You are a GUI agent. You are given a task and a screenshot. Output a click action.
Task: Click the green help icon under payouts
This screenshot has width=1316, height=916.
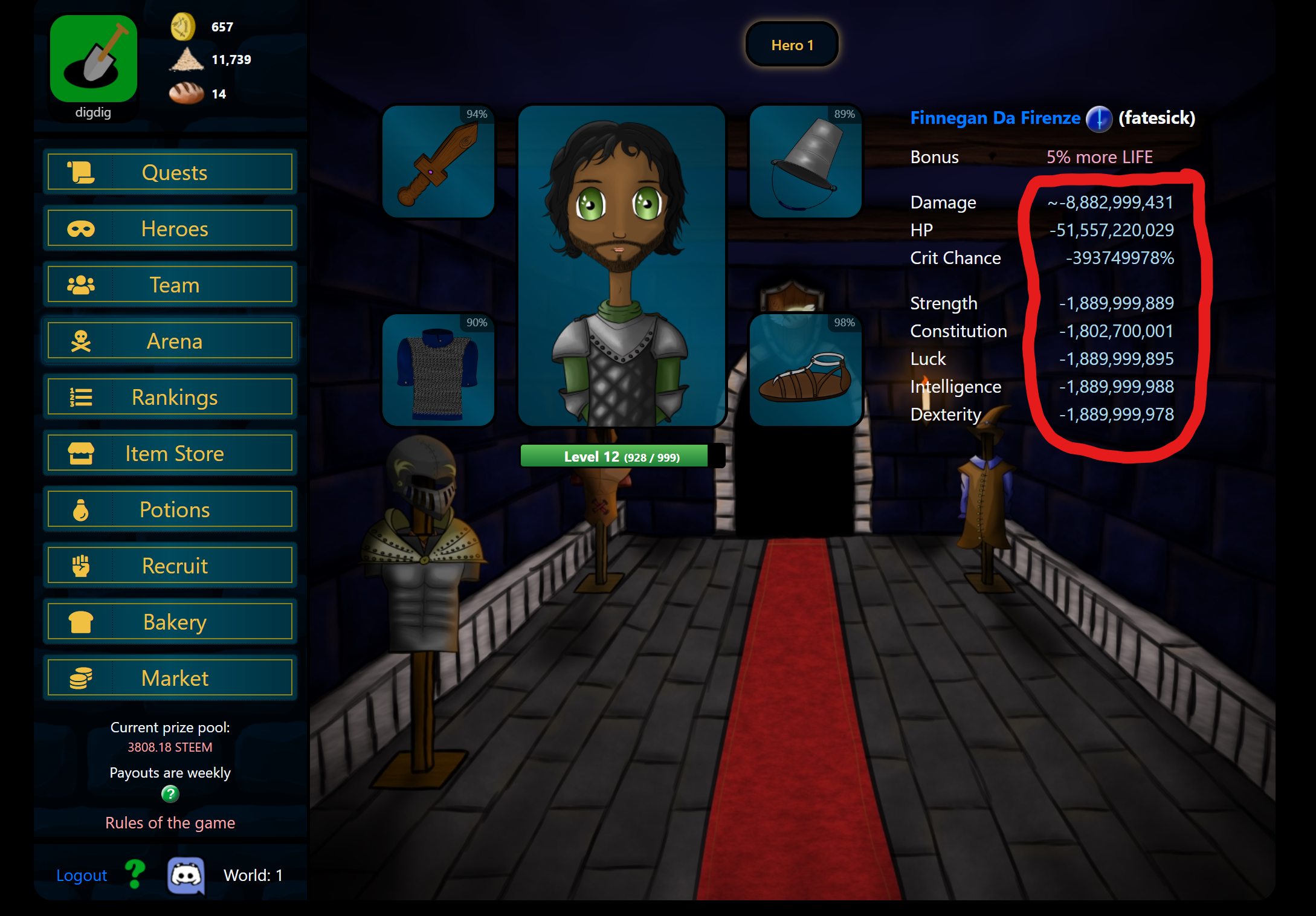pos(170,794)
